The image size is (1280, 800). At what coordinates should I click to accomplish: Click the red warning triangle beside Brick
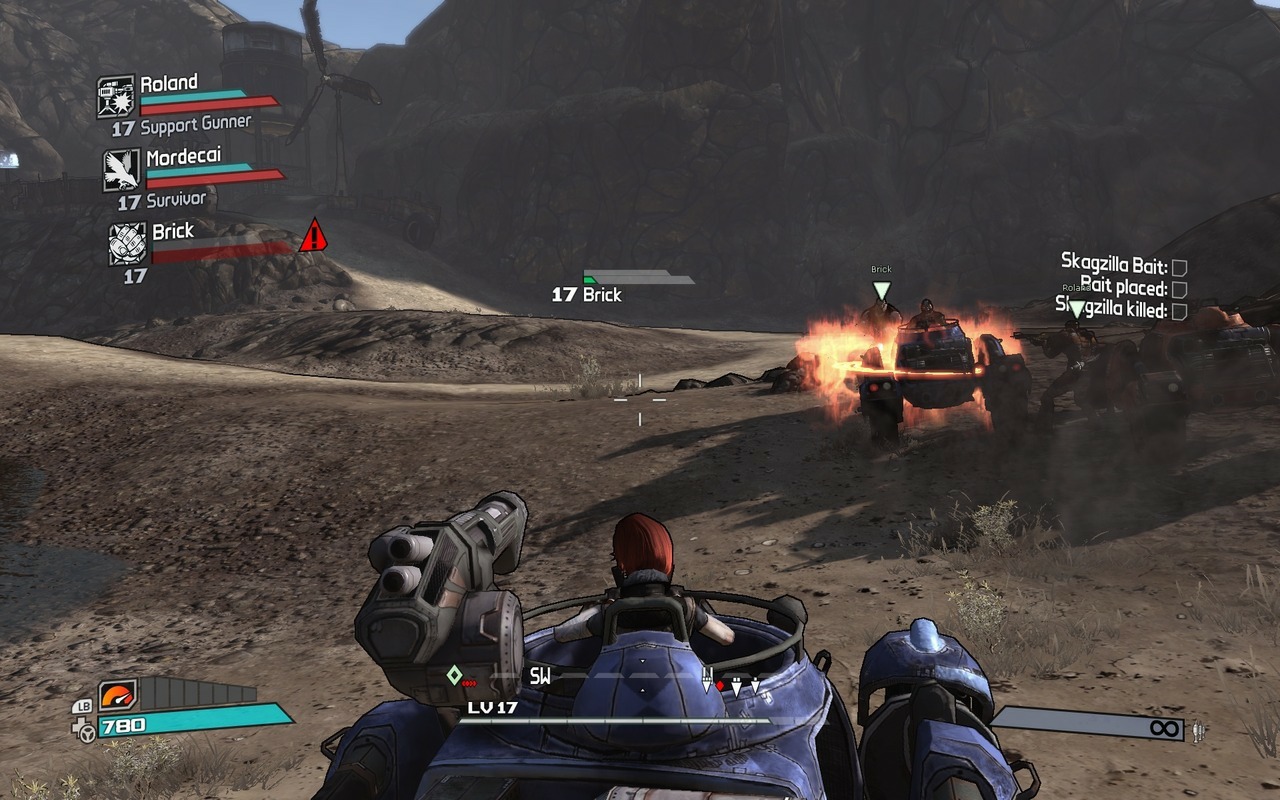tap(312, 238)
